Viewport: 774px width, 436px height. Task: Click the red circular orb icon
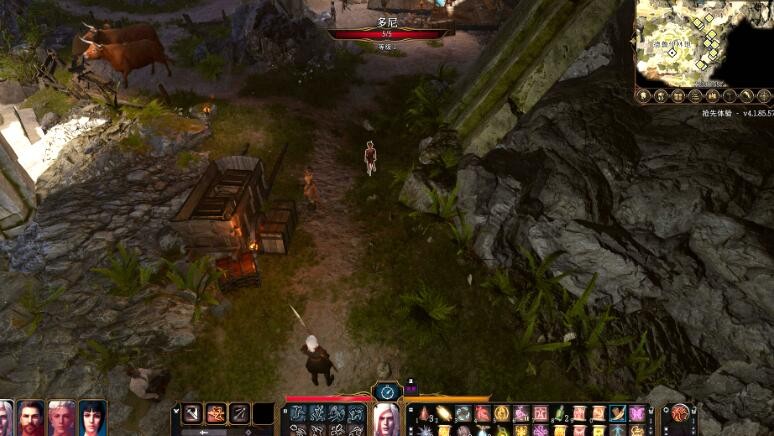pos(680,412)
